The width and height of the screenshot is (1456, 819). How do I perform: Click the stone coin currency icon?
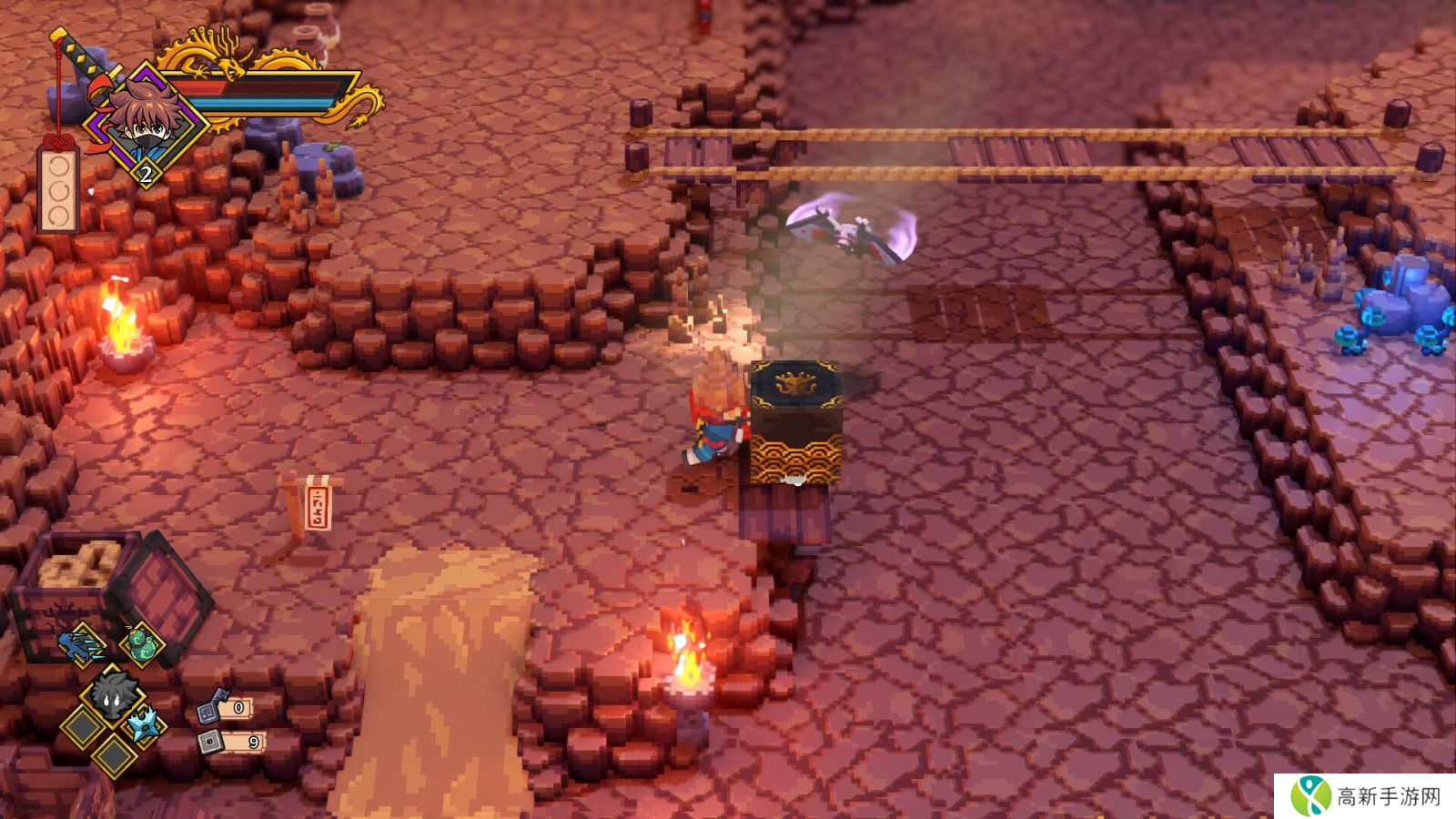point(211,742)
